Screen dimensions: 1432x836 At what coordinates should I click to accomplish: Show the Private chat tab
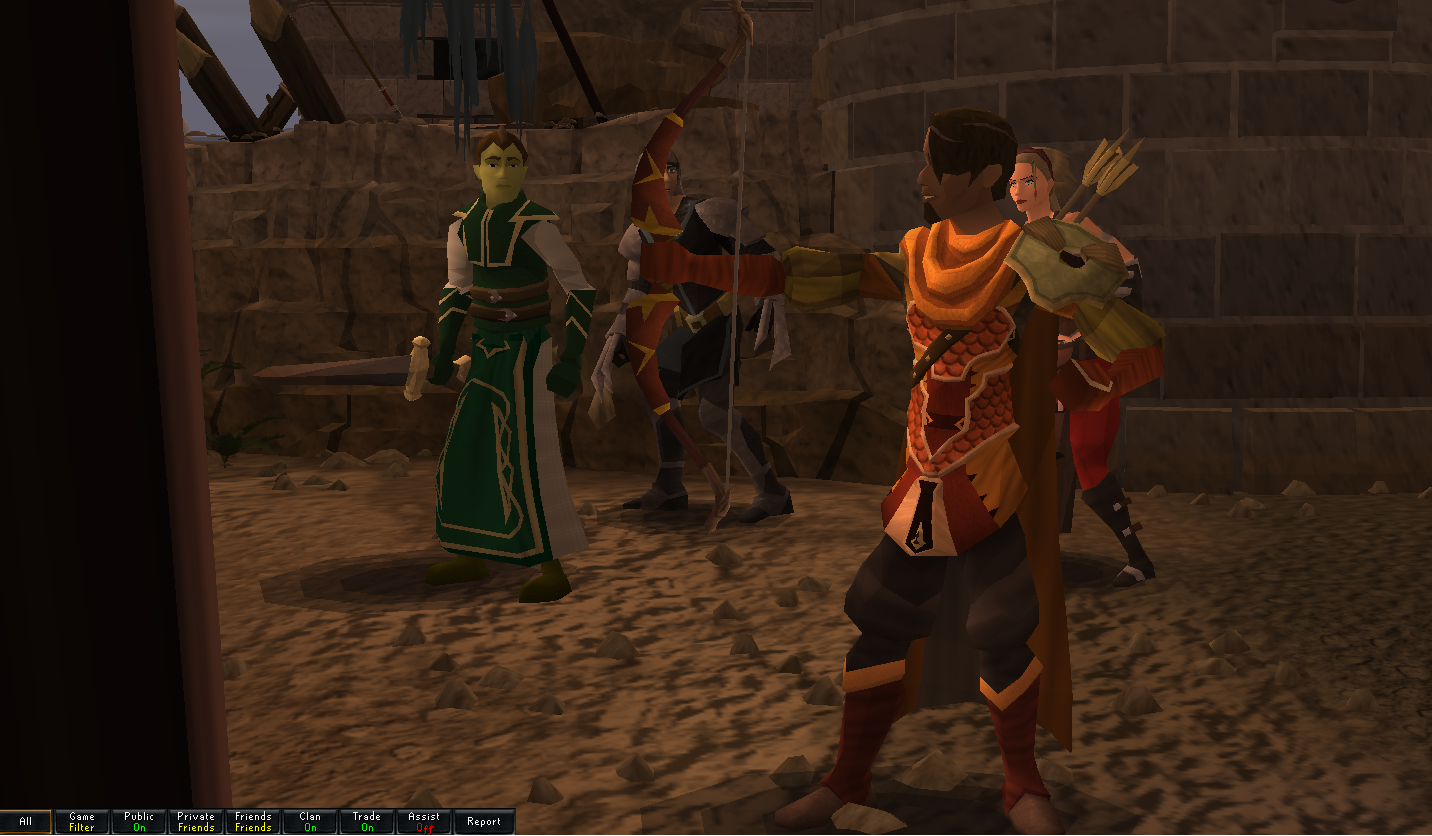click(196, 822)
